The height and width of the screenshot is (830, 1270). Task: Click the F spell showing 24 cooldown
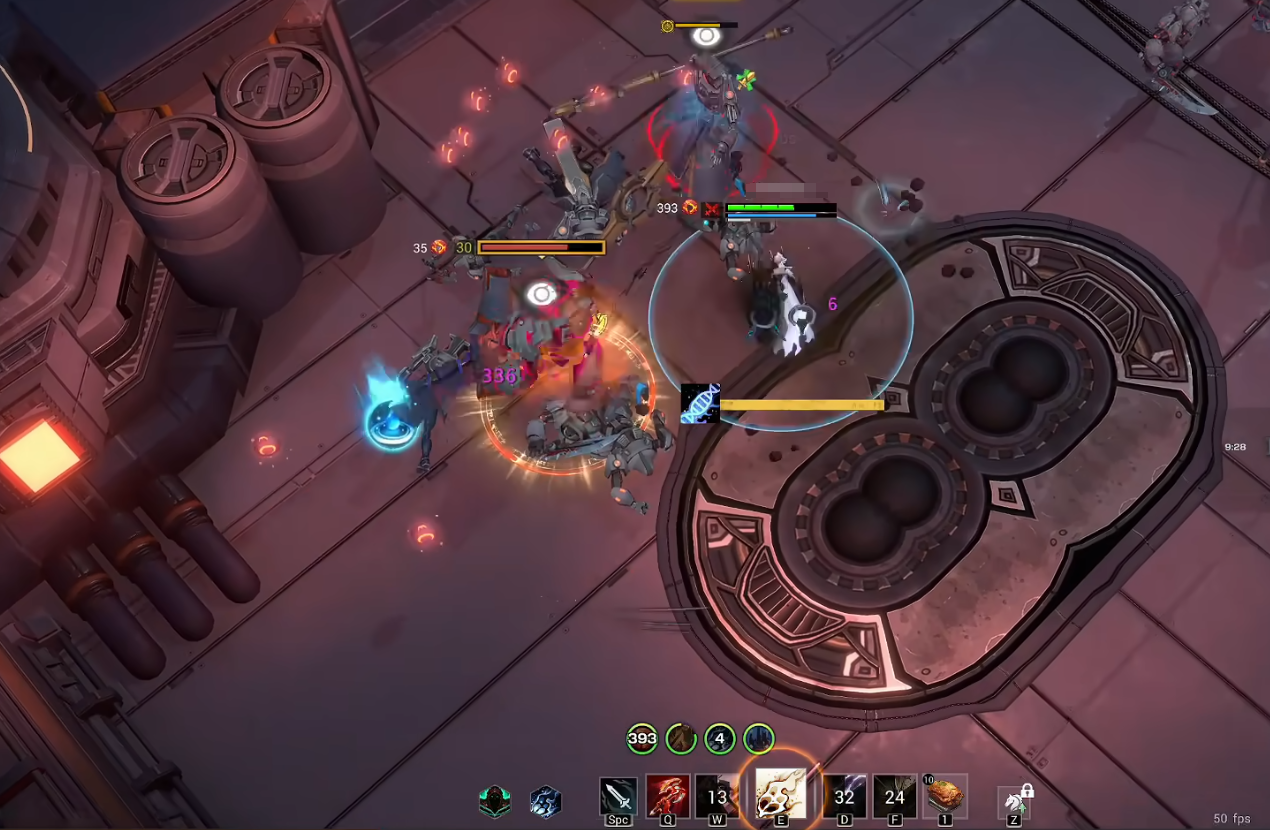point(894,796)
